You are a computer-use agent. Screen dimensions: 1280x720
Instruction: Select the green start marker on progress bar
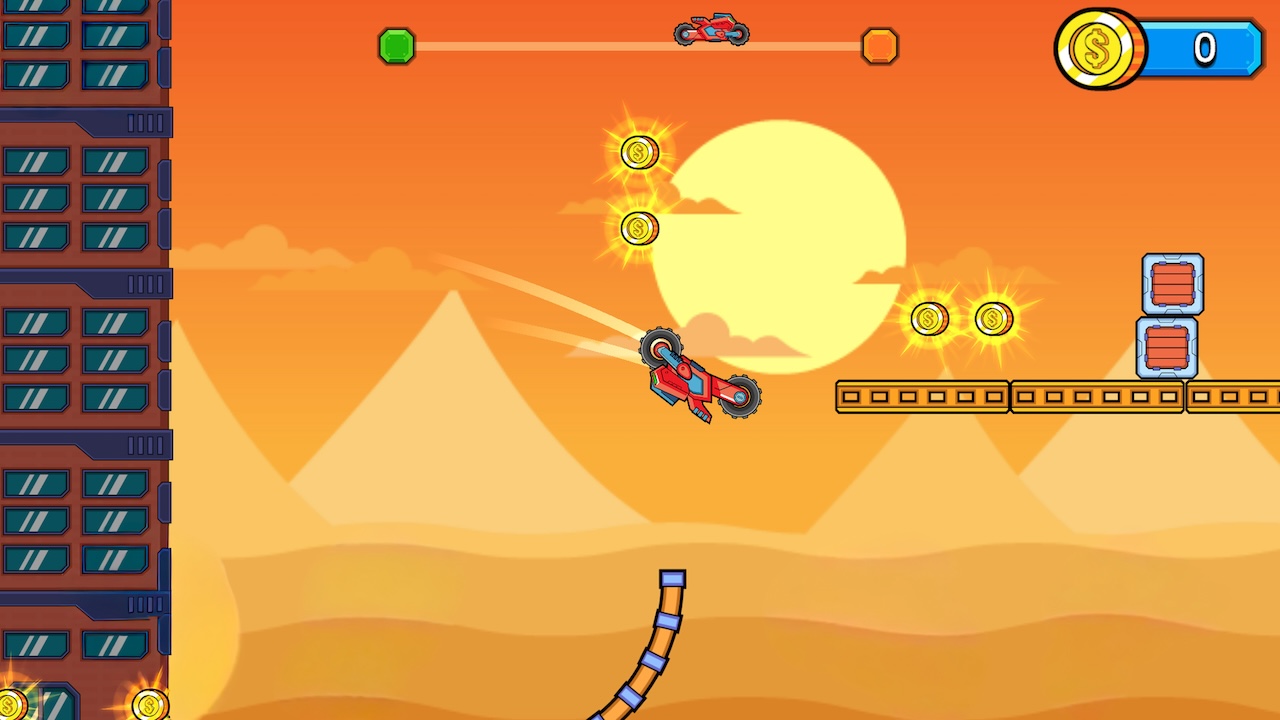[x=396, y=46]
